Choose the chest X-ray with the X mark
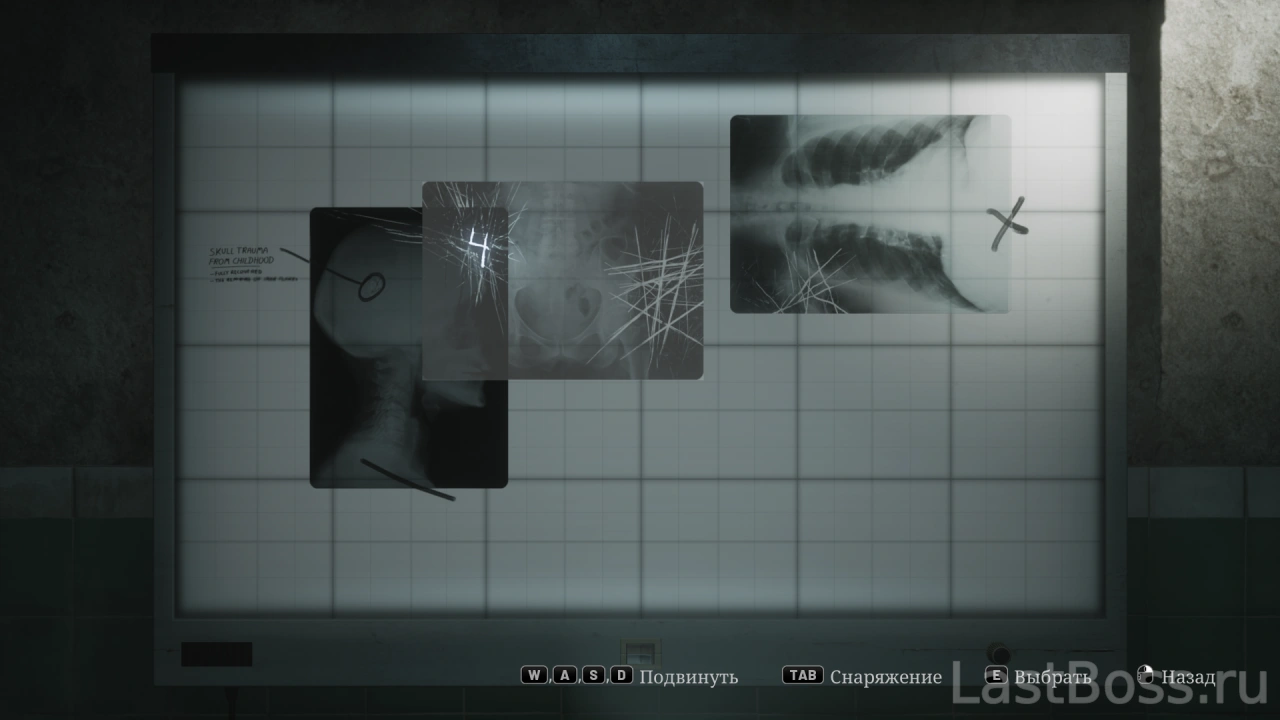This screenshot has height=720, width=1280. [869, 214]
